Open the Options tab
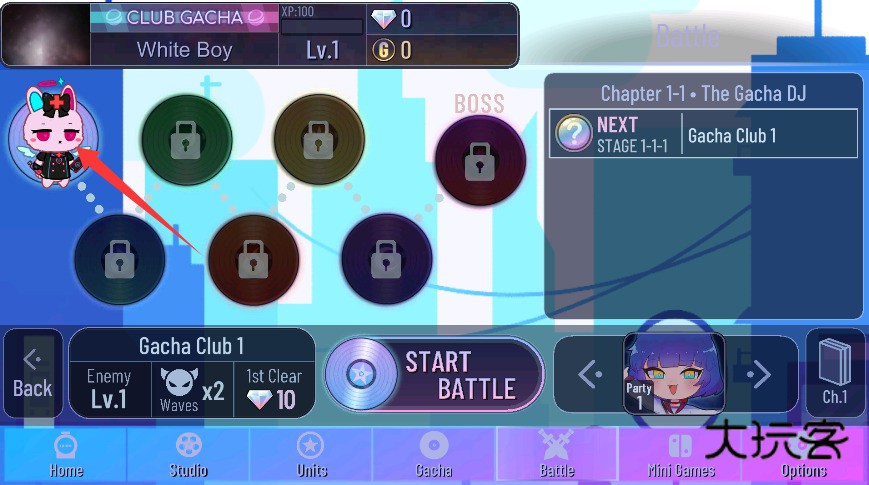The width and height of the screenshot is (869, 485). pyautogui.click(x=804, y=455)
